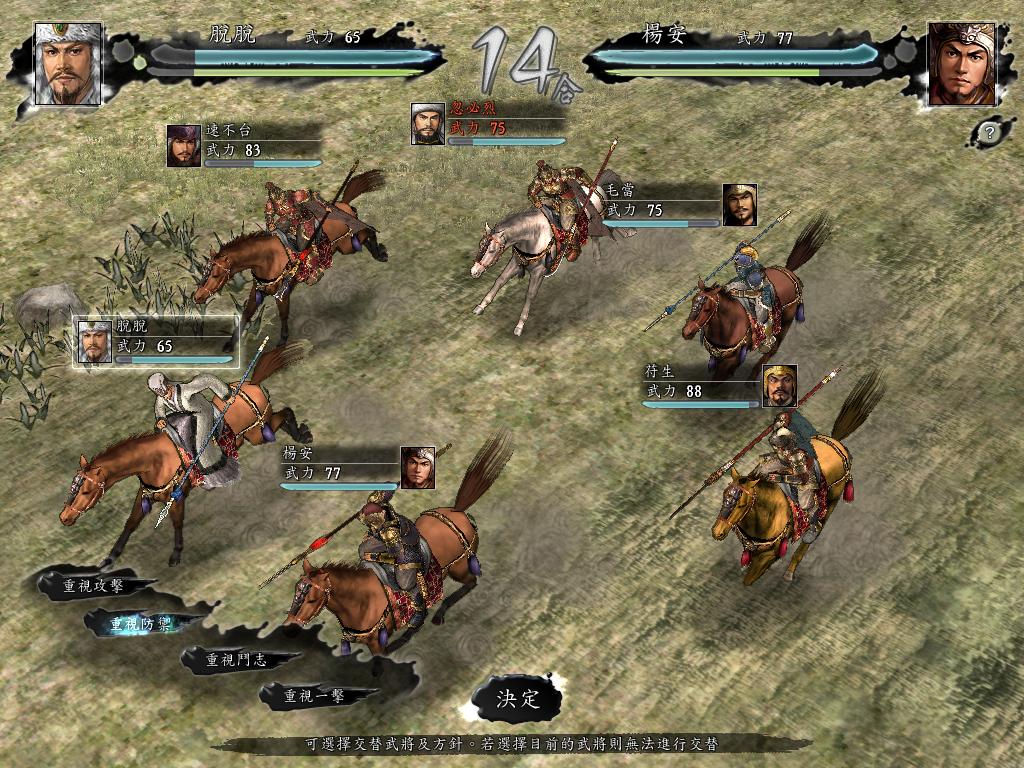This screenshot has height=768, width=1024.
Task: Select the 重視防禦 defense-focus tactic
Action: [x=141, y=624]
